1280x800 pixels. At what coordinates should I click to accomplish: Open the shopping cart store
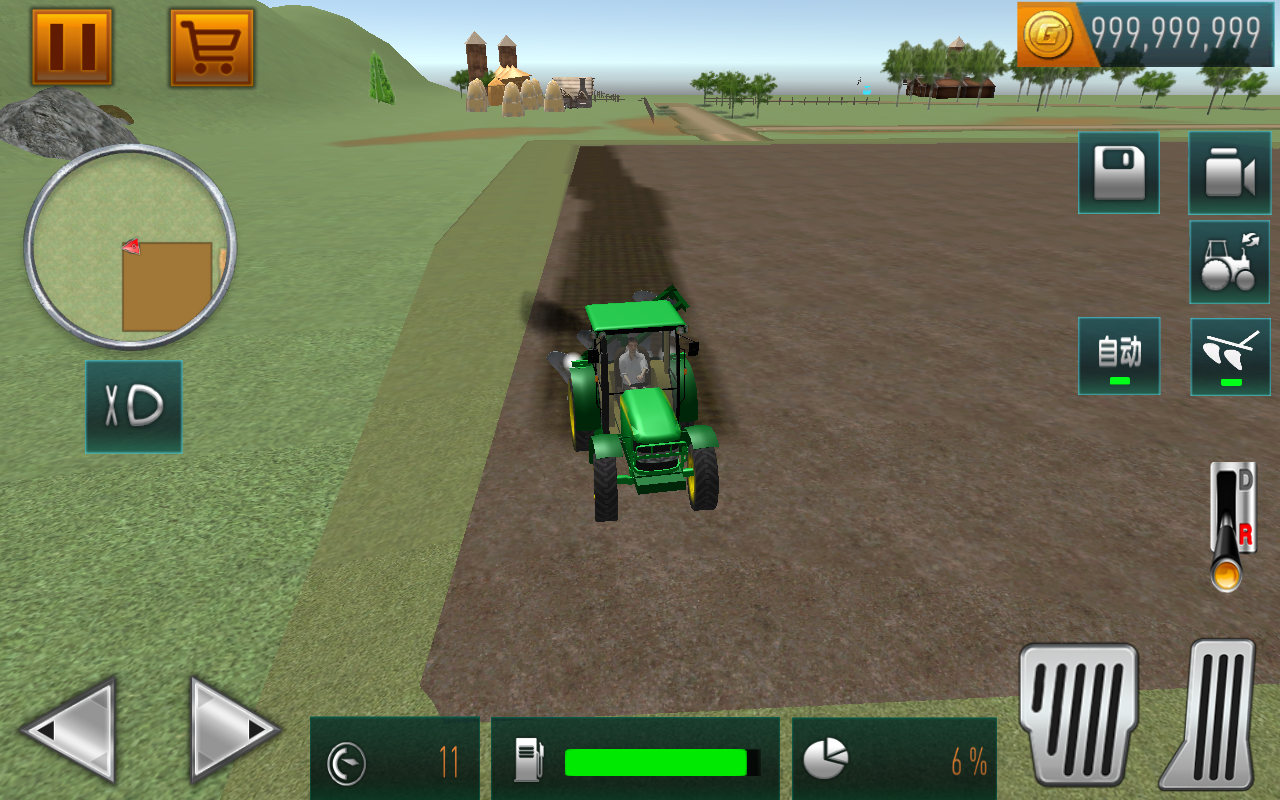211,47
